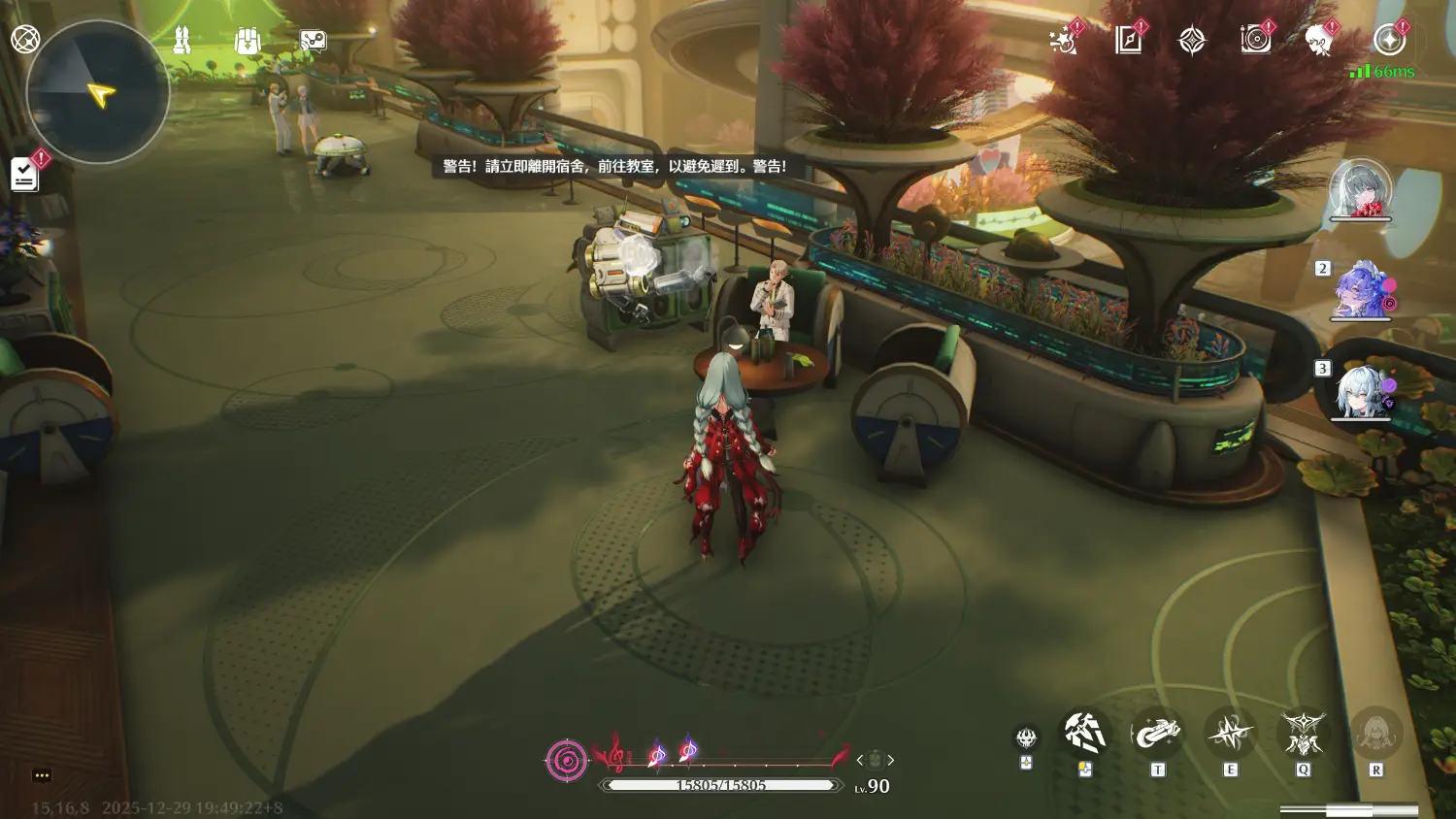The image size is (1456, 819).
Task: Activate the skull echo ability icon
Action: (x=1026, y=739)
